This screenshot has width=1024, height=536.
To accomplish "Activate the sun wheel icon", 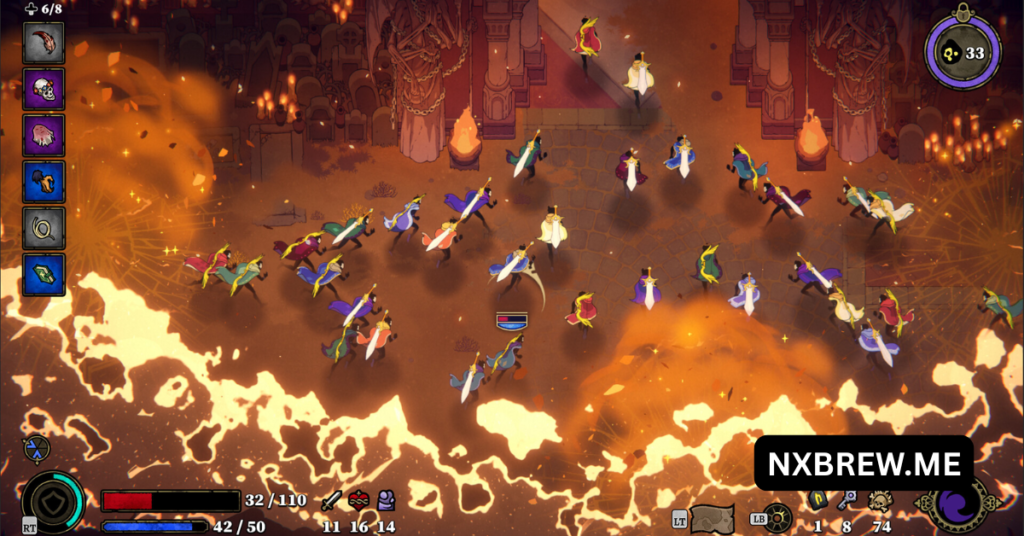I will [x=778, y=518].
